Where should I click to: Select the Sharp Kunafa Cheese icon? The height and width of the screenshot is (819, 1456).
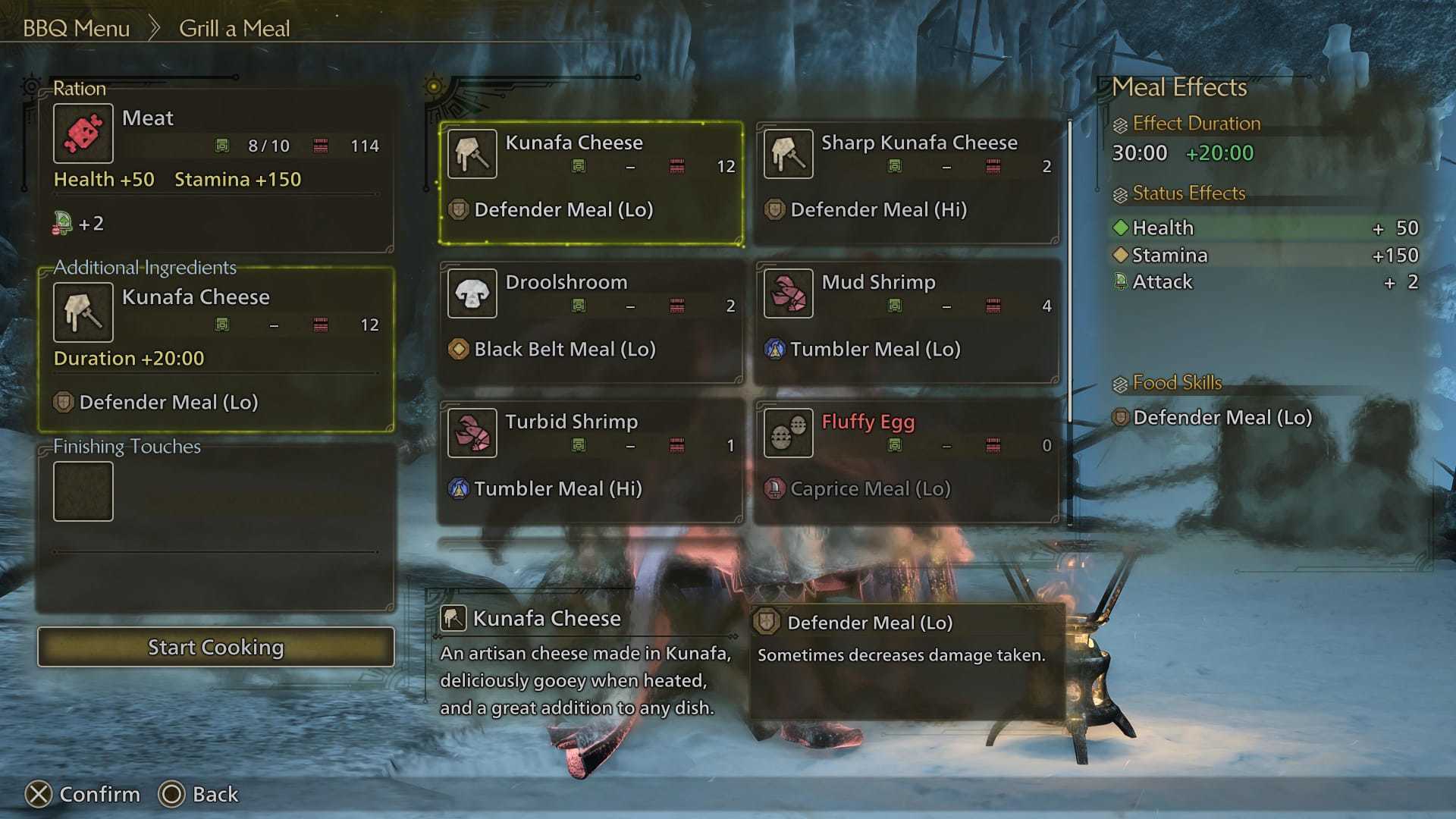(788, 153)
